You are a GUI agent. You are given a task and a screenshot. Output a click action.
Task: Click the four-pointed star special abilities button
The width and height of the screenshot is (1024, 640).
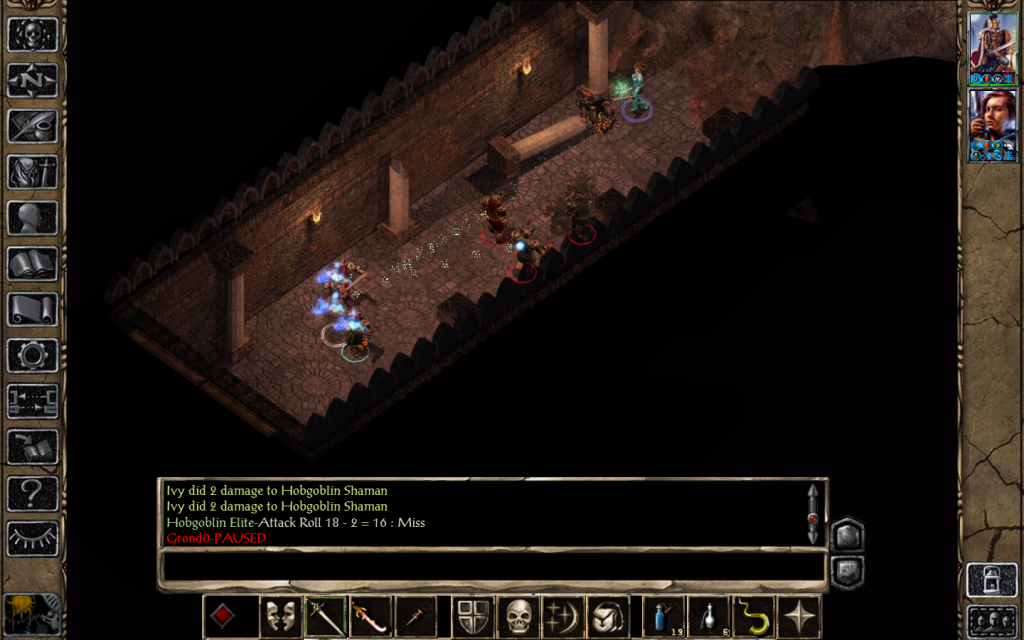(799, 616)
